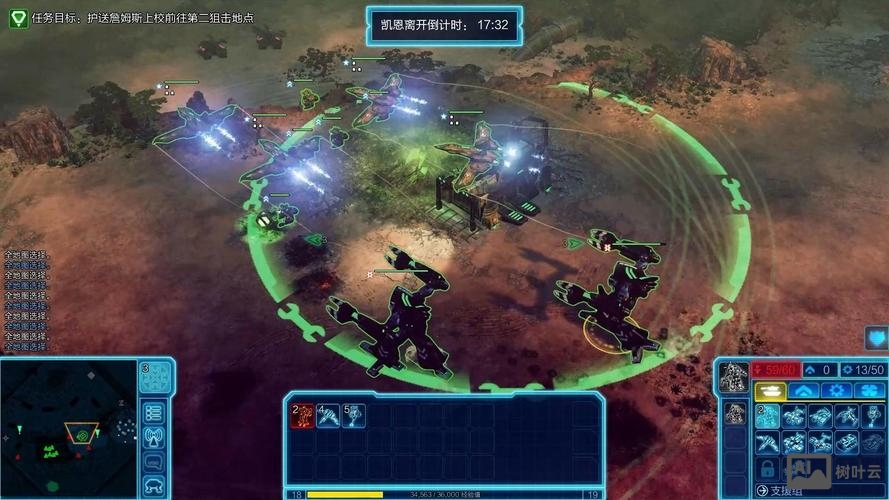Click the four-arrows button numbered 3
This screenshot has height=500, width=889.
coord(155,378)
